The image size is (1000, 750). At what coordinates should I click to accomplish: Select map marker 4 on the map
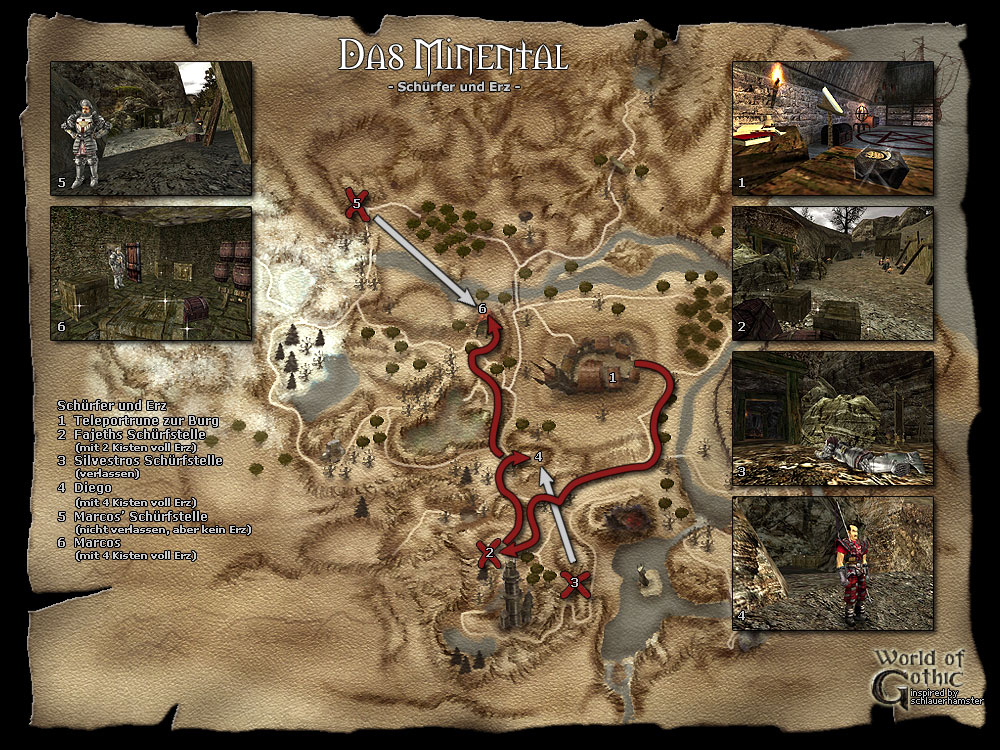(538, 457)
